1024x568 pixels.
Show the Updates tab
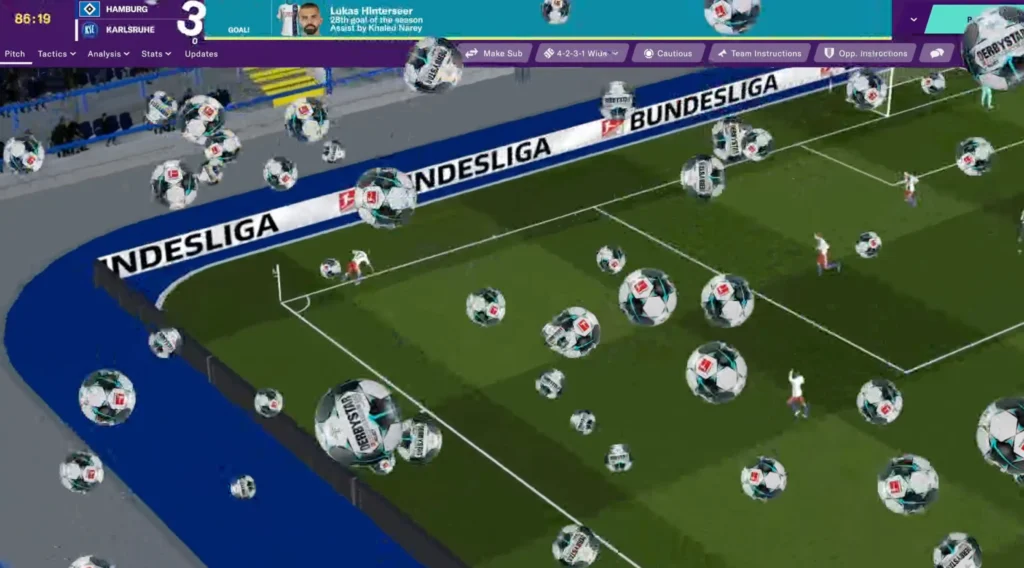tap(201, 54)
